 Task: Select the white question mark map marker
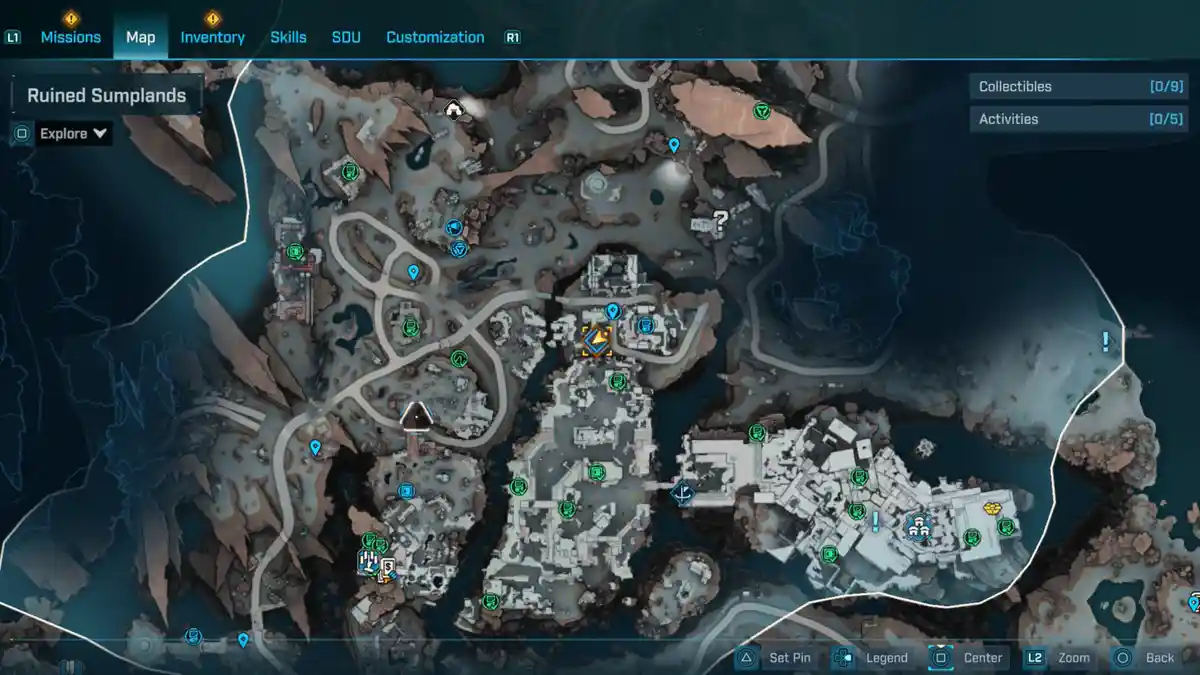click(720, 221)
